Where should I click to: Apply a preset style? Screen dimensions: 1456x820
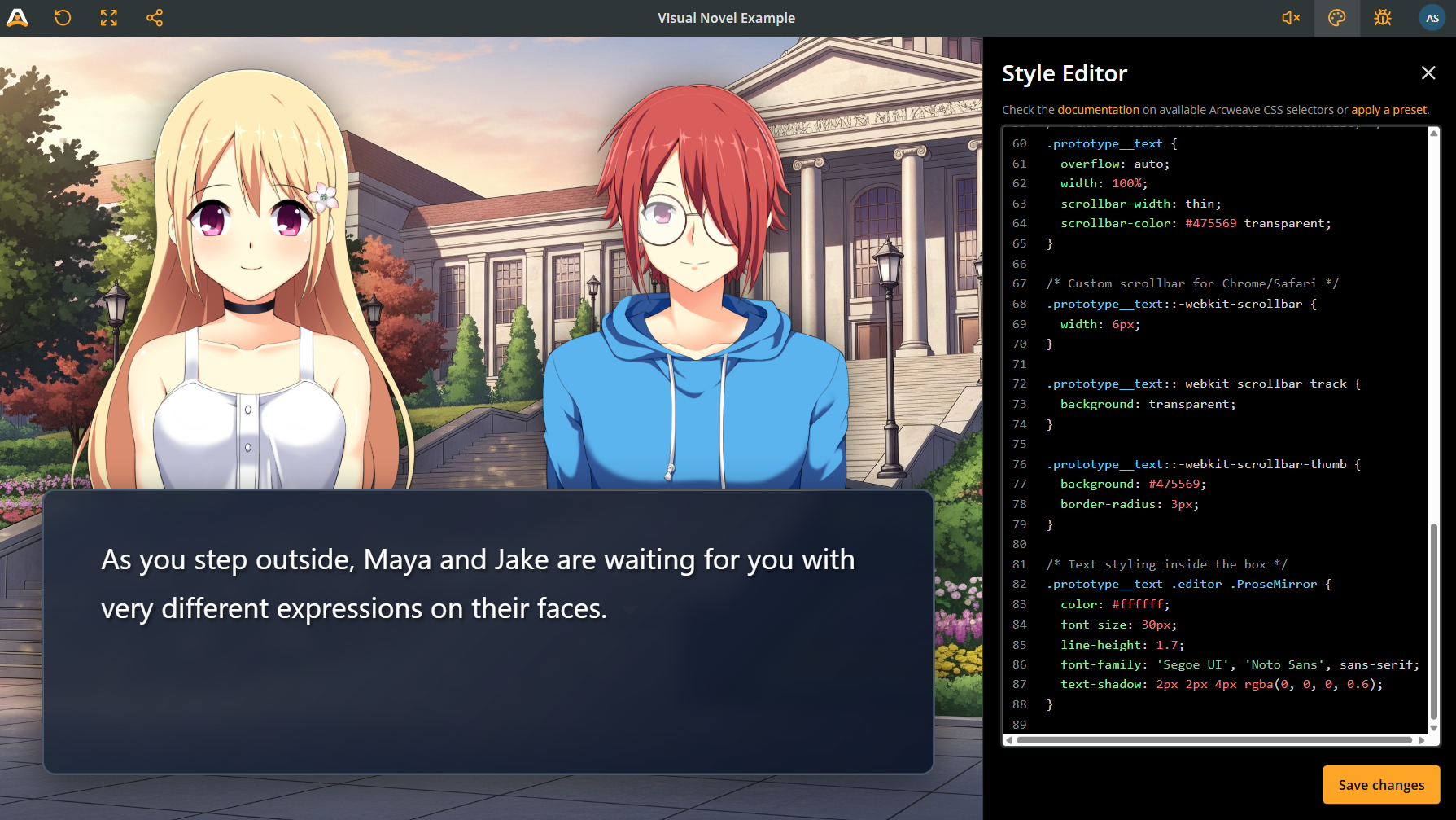[x=1388, y=110]
